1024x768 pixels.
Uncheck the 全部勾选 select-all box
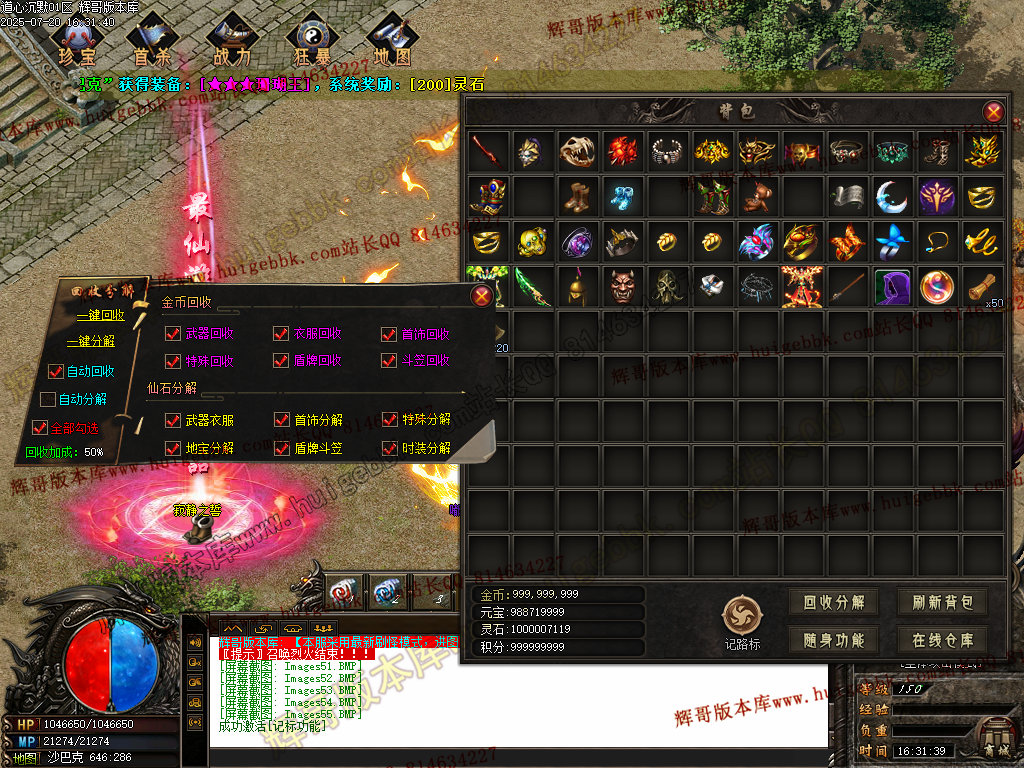click(40, 427)
